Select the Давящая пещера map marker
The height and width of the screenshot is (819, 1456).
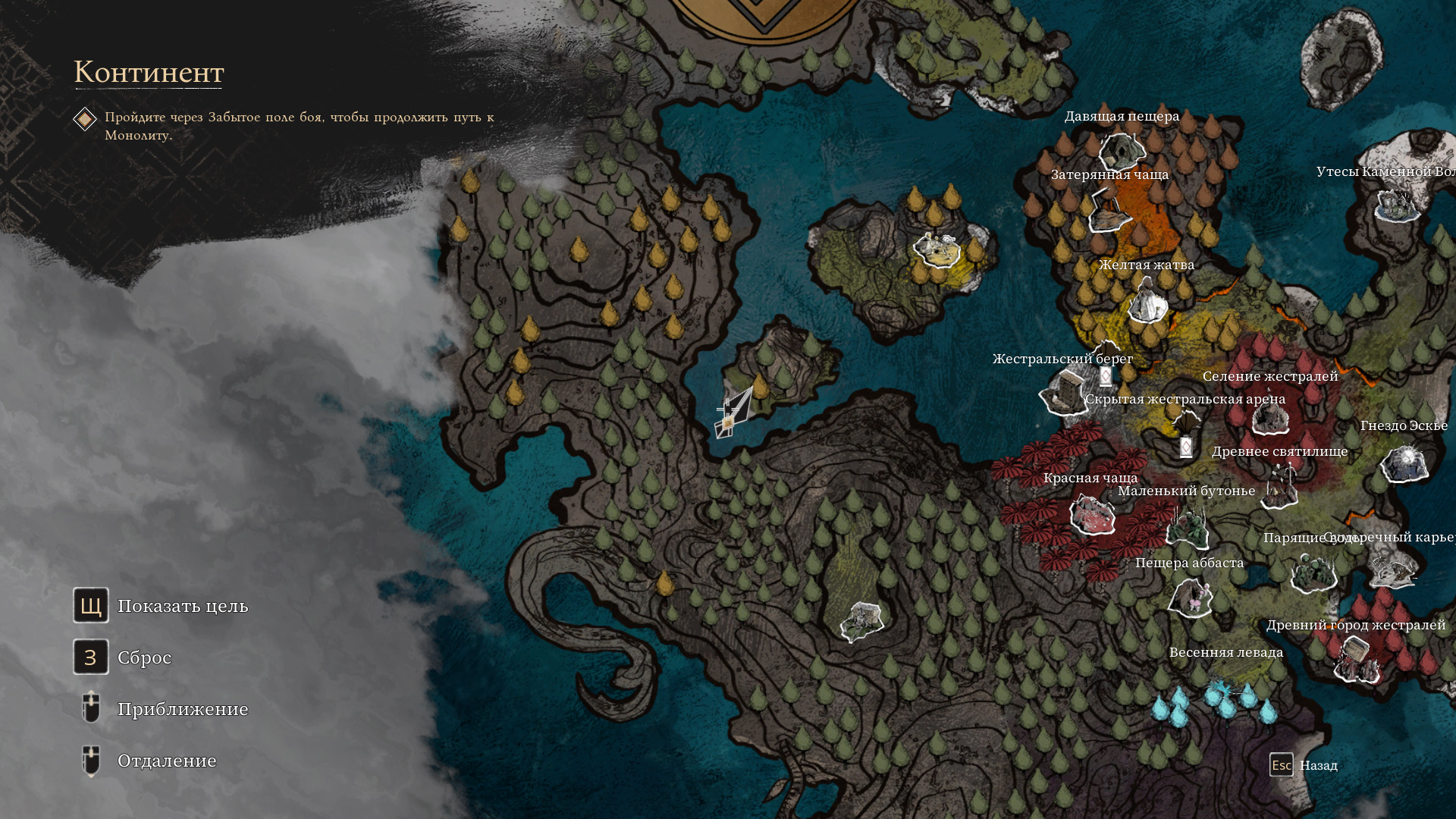click(1120, 151)
